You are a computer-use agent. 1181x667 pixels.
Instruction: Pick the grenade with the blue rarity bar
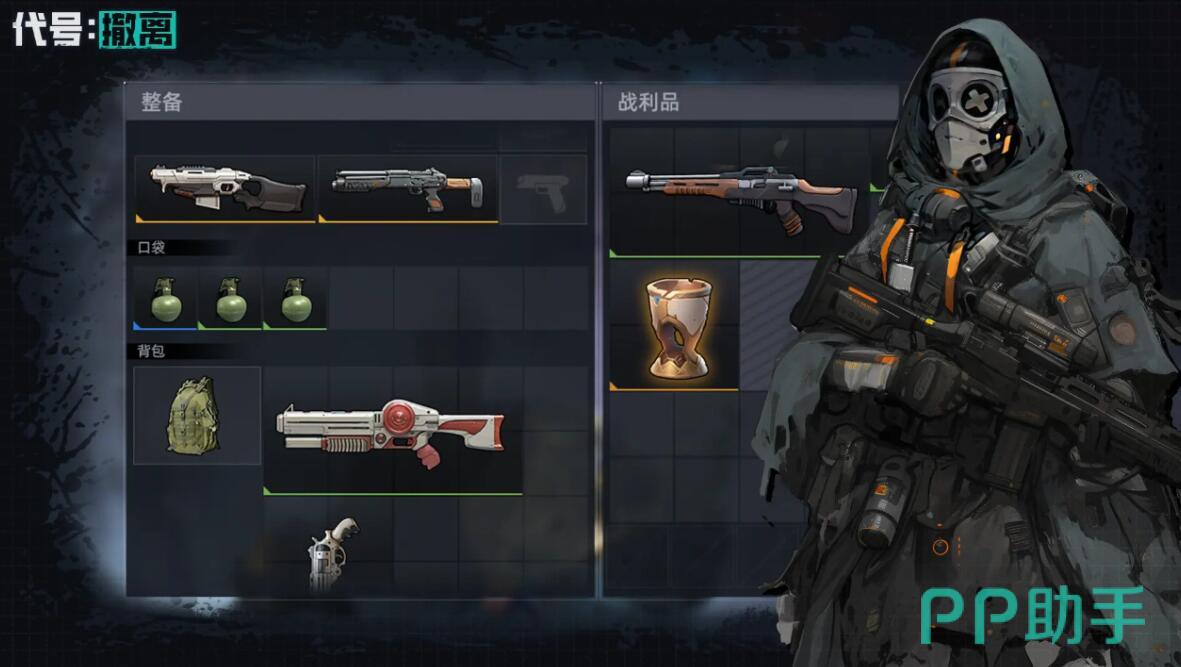(x=165, y=298)
